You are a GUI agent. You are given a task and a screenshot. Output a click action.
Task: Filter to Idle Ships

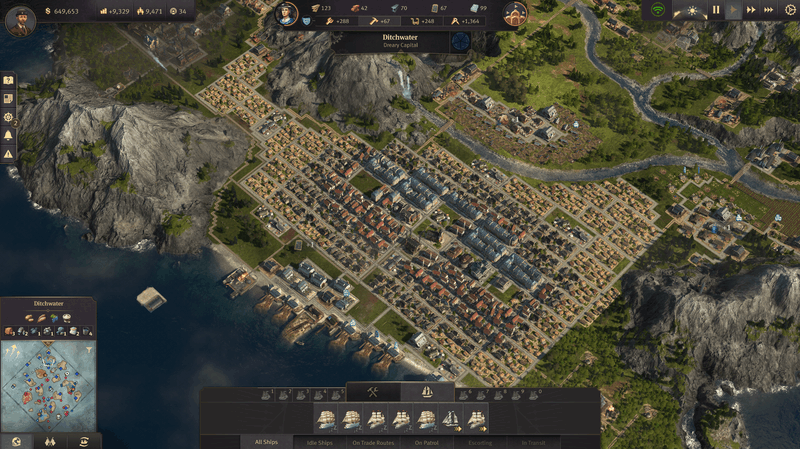pos(320,441)
